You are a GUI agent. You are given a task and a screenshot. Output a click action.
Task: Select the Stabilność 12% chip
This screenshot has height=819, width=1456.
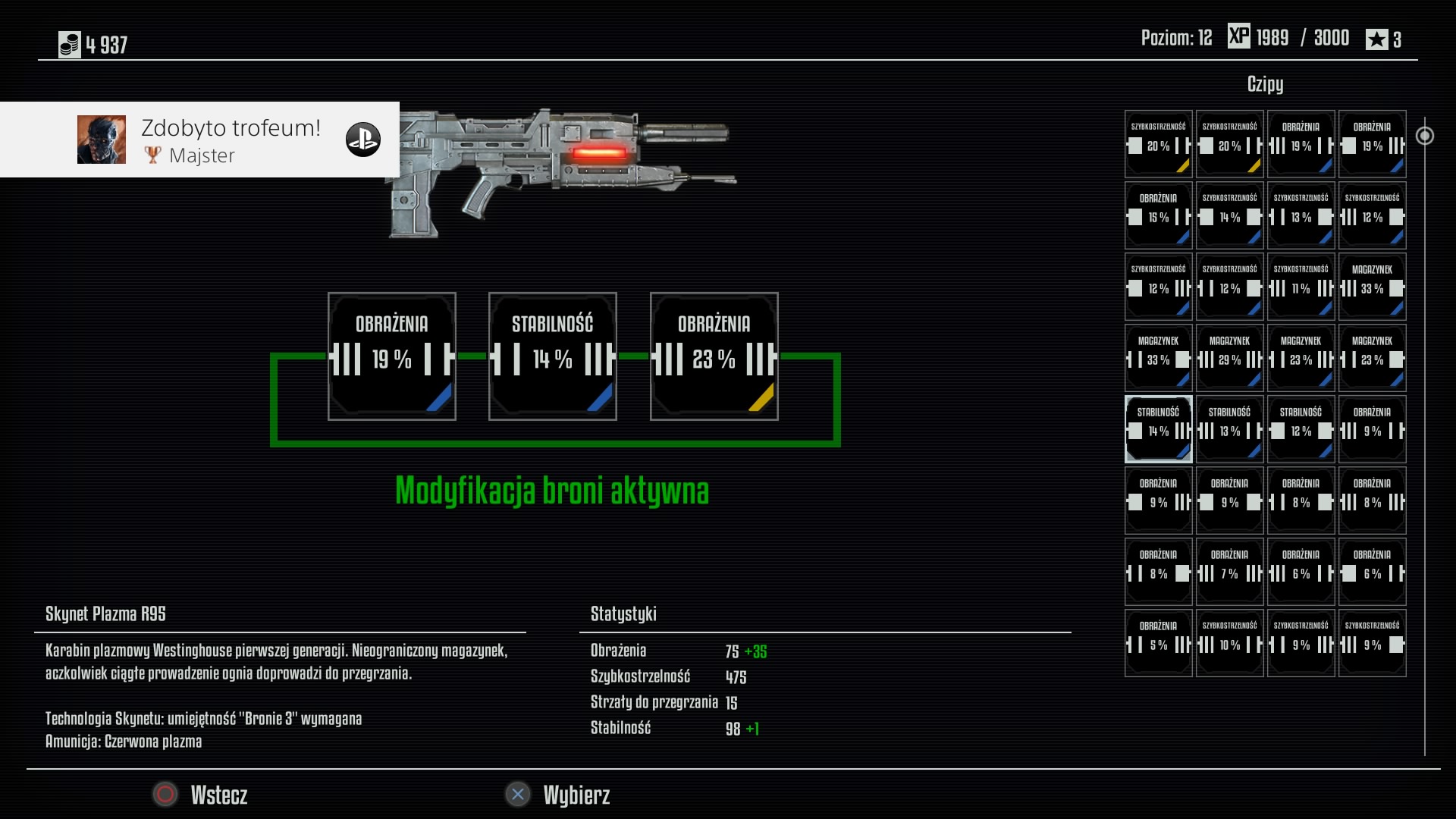tap(1301, 429)
